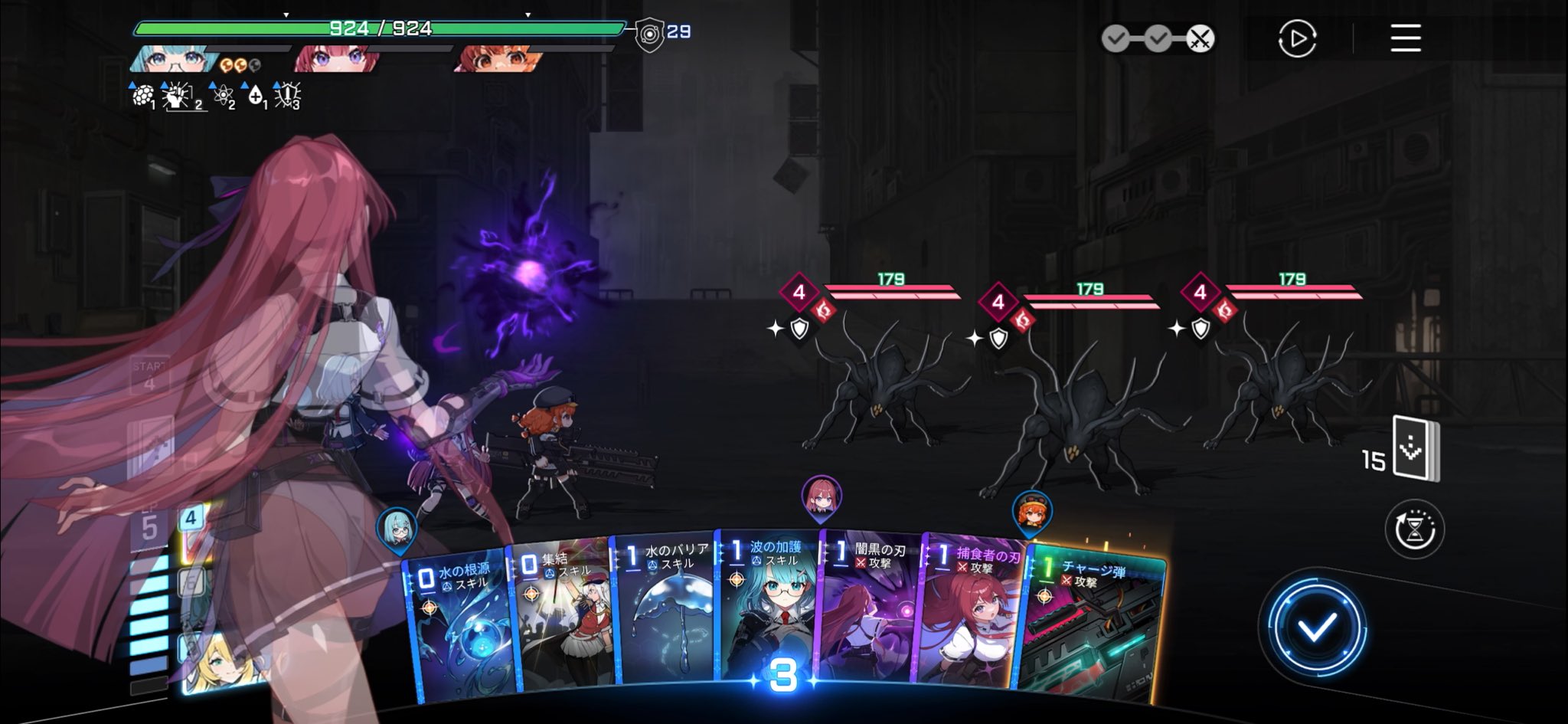This screenshot has width=1568, height=724.
Task: Toggle the auto-play button
Action: [x=1297, y=38]
